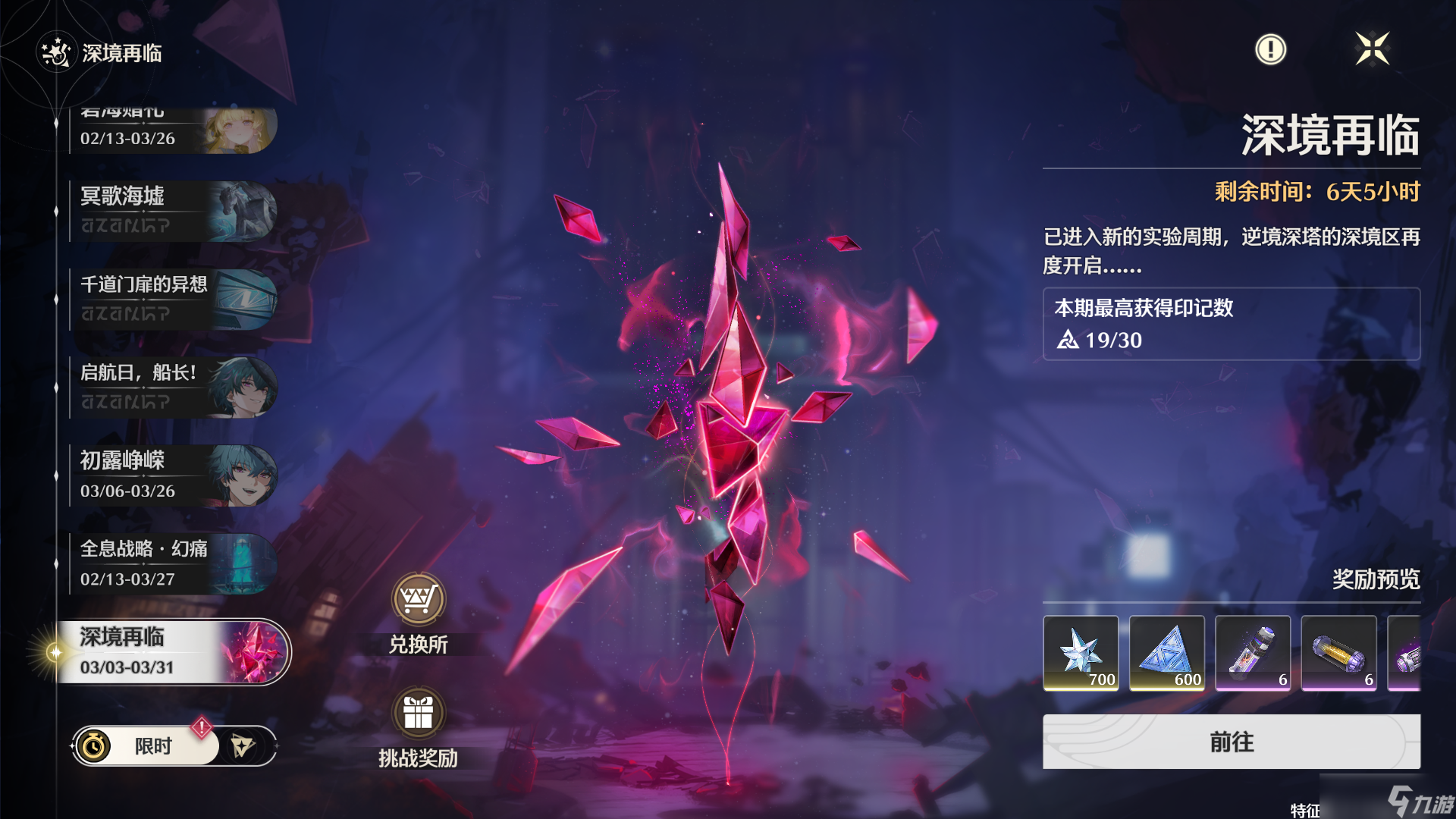The height and width of the screenshot is (819, 1456).
Task: Switch to the 初露峥嵘 event
Action: 173,475
